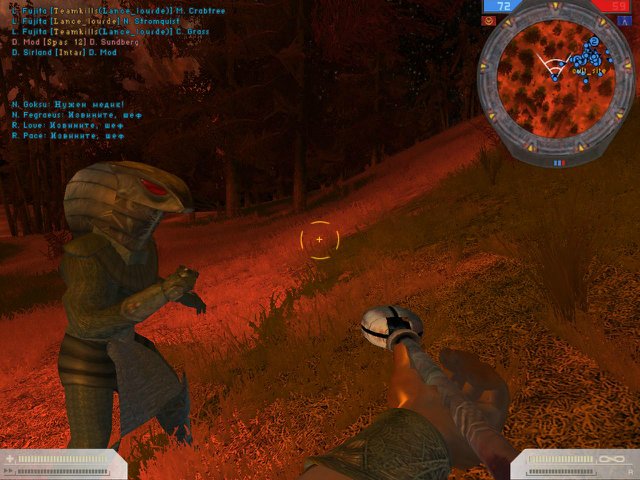Select N. Goksu's chat message
Screen dimensions: 640x480
click(x=68, y=104)
